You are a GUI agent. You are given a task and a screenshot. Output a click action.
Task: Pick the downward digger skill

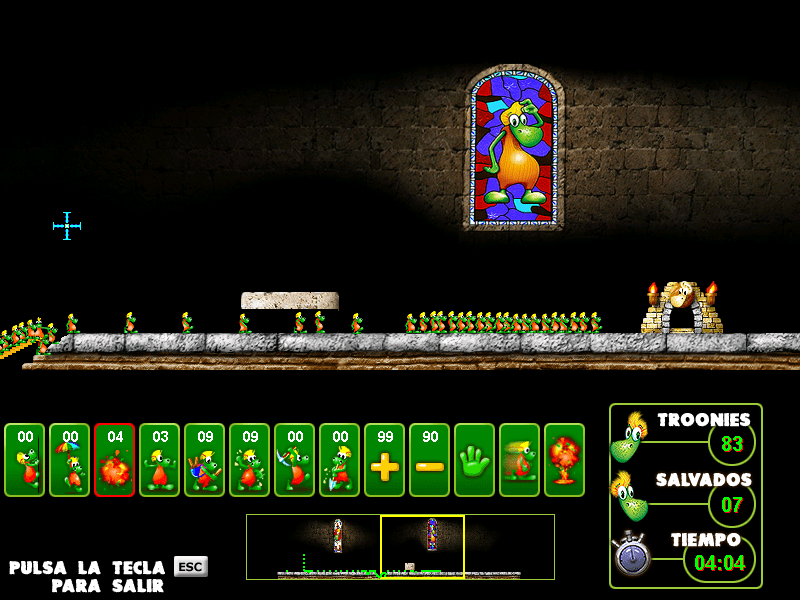(x=339, y=460)
